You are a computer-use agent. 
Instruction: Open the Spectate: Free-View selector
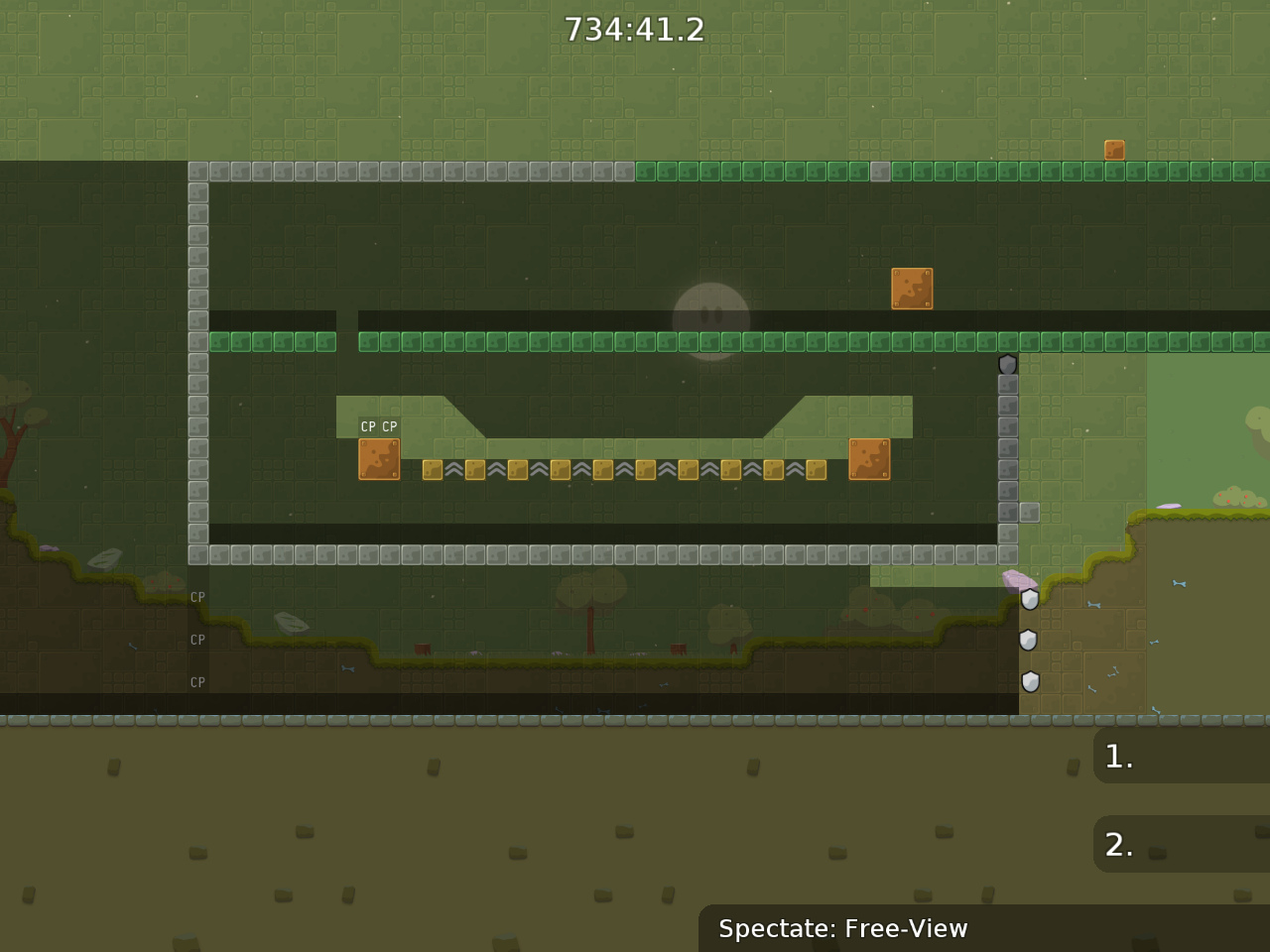coord(843,929)
